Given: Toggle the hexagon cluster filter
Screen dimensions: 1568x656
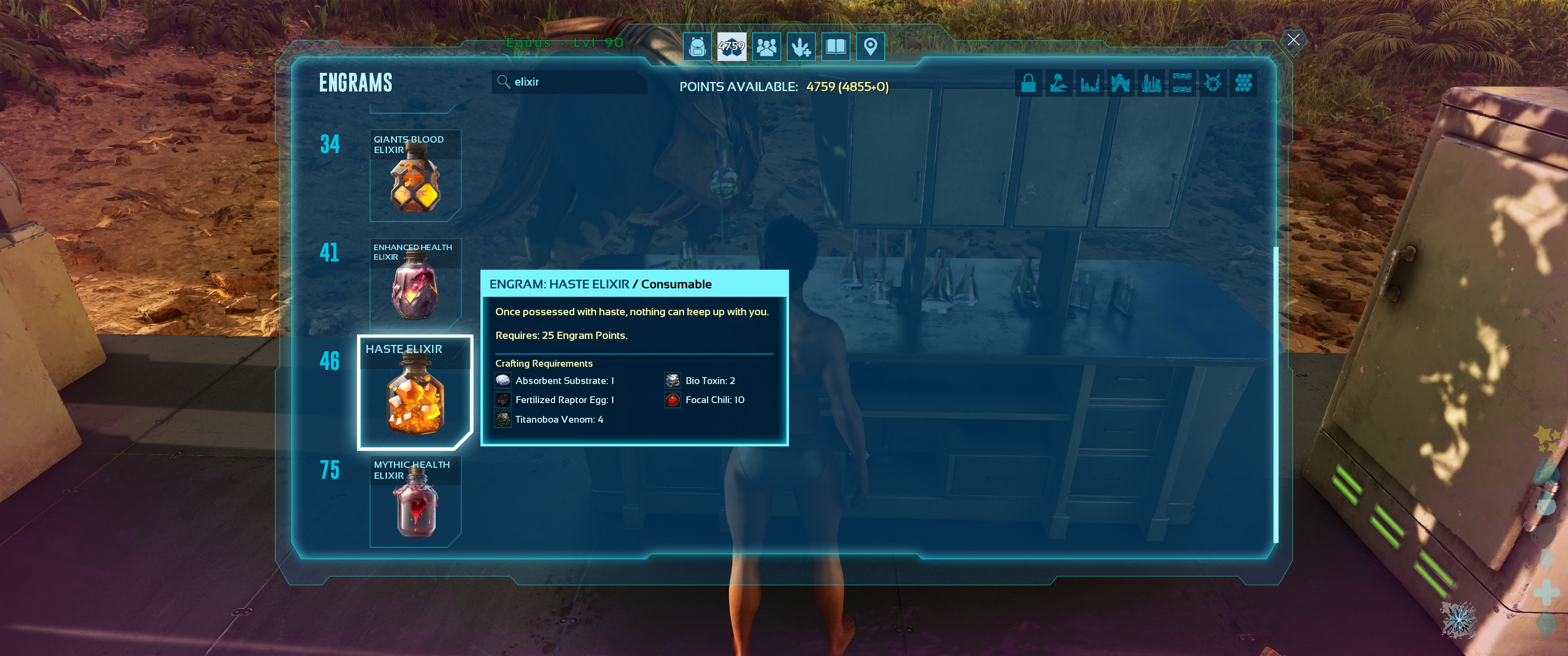Looking at the screenshot, I should pyautogui.click(x=1243, y=83).
